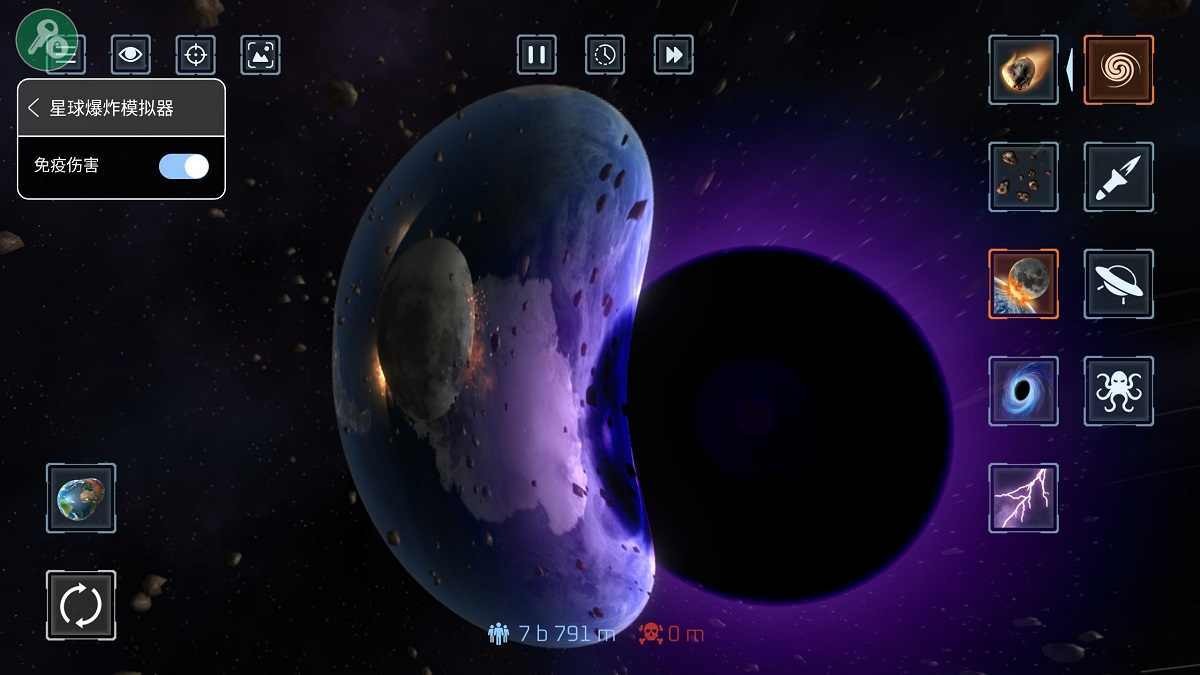Toggle the 免疫伤害 switch
1200x675 pixels.
tap(184, 166)
